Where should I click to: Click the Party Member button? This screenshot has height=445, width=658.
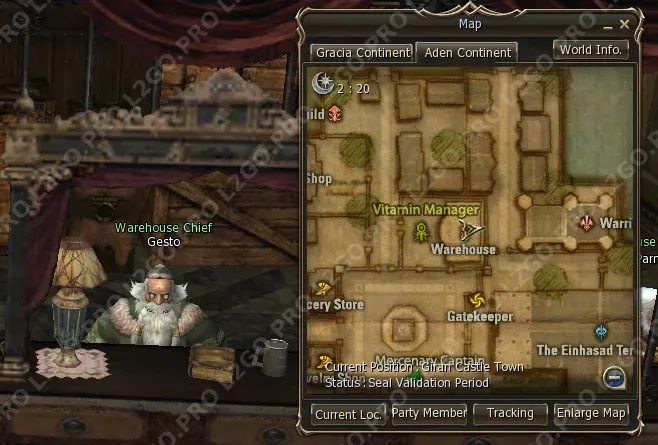coord(430,412)
